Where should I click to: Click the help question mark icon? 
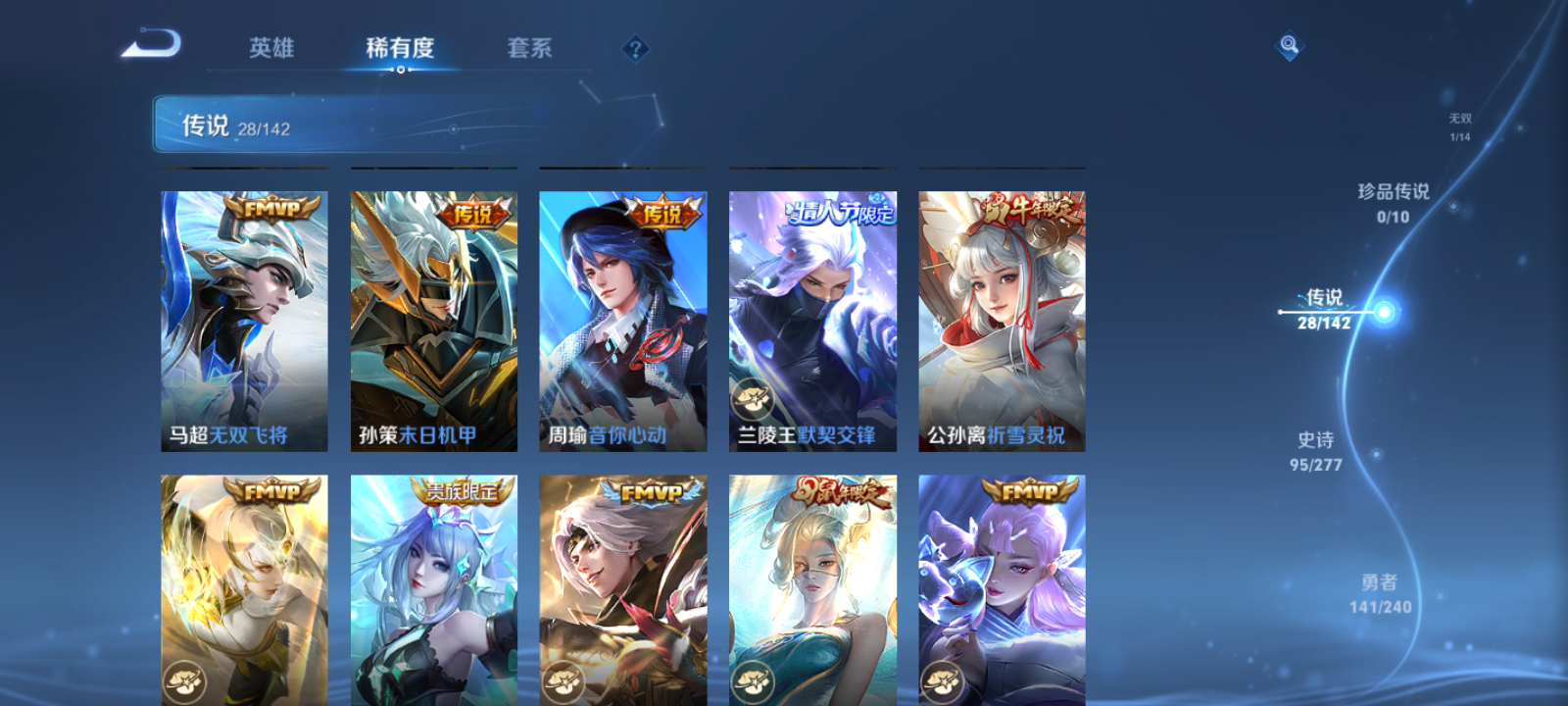(638, 49)
